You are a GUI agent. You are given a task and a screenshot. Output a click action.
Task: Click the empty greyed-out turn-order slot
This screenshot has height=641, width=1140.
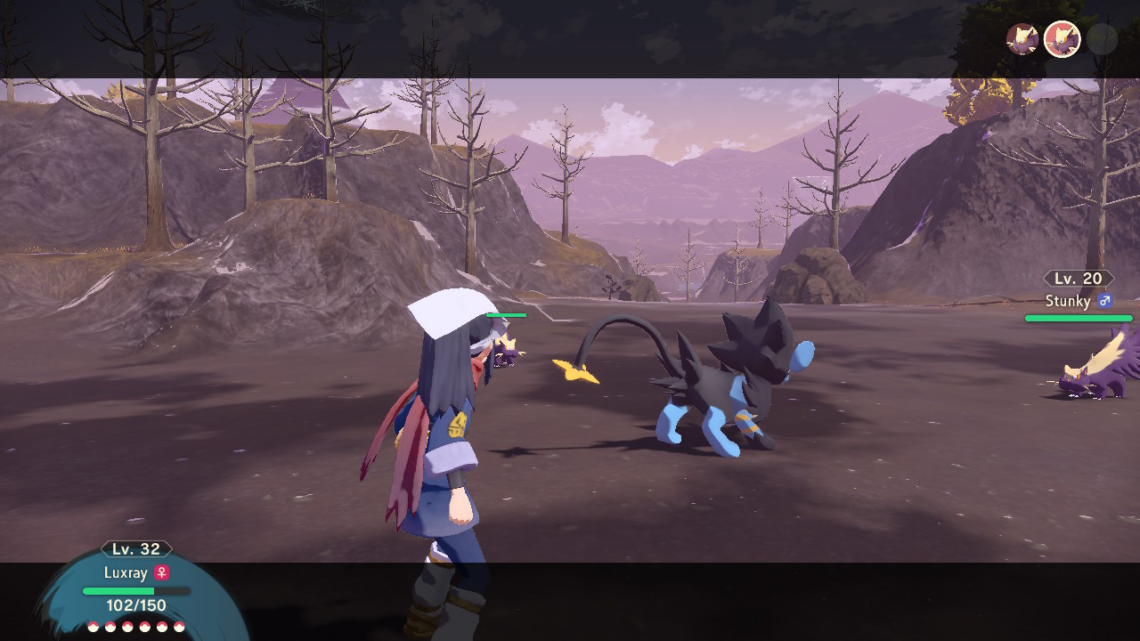pos(1102,40)
